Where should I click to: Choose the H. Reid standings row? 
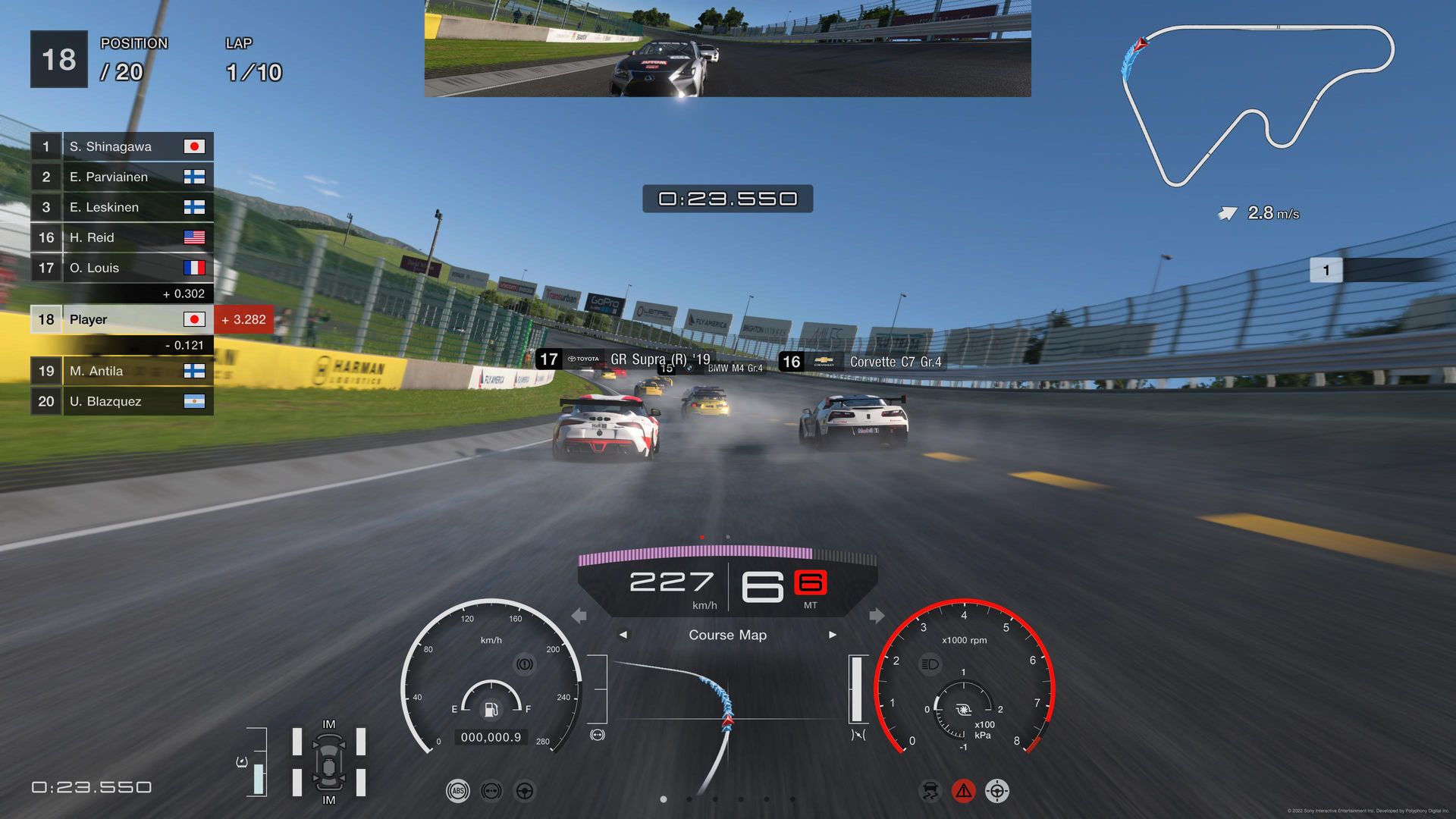(x=121, y=237)
